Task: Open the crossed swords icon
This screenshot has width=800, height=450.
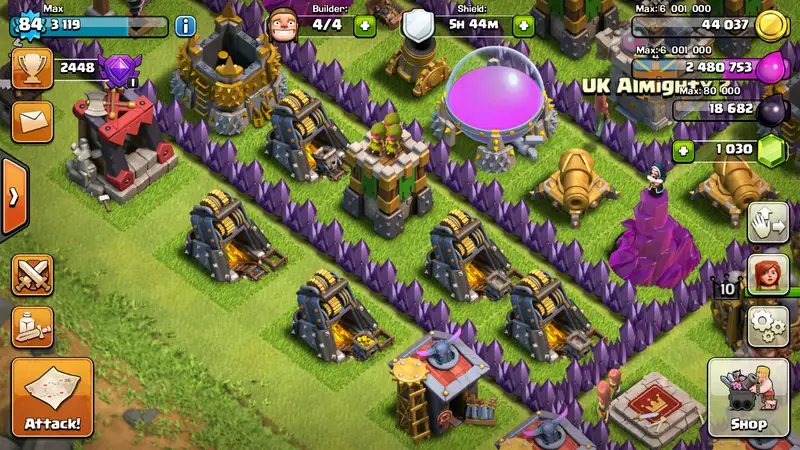Action: pos(32,275)
